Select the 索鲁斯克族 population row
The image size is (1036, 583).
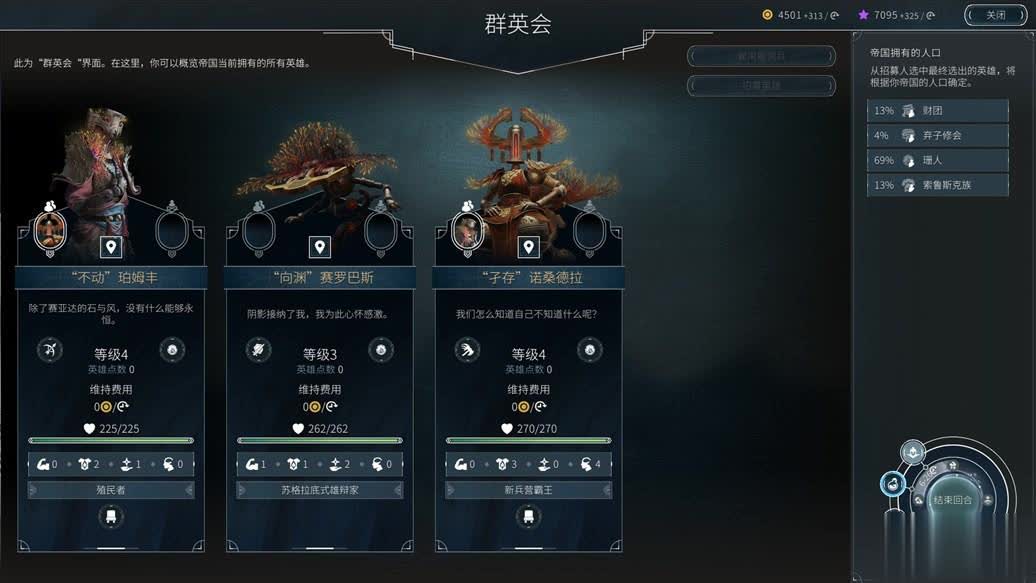[938, 185]
